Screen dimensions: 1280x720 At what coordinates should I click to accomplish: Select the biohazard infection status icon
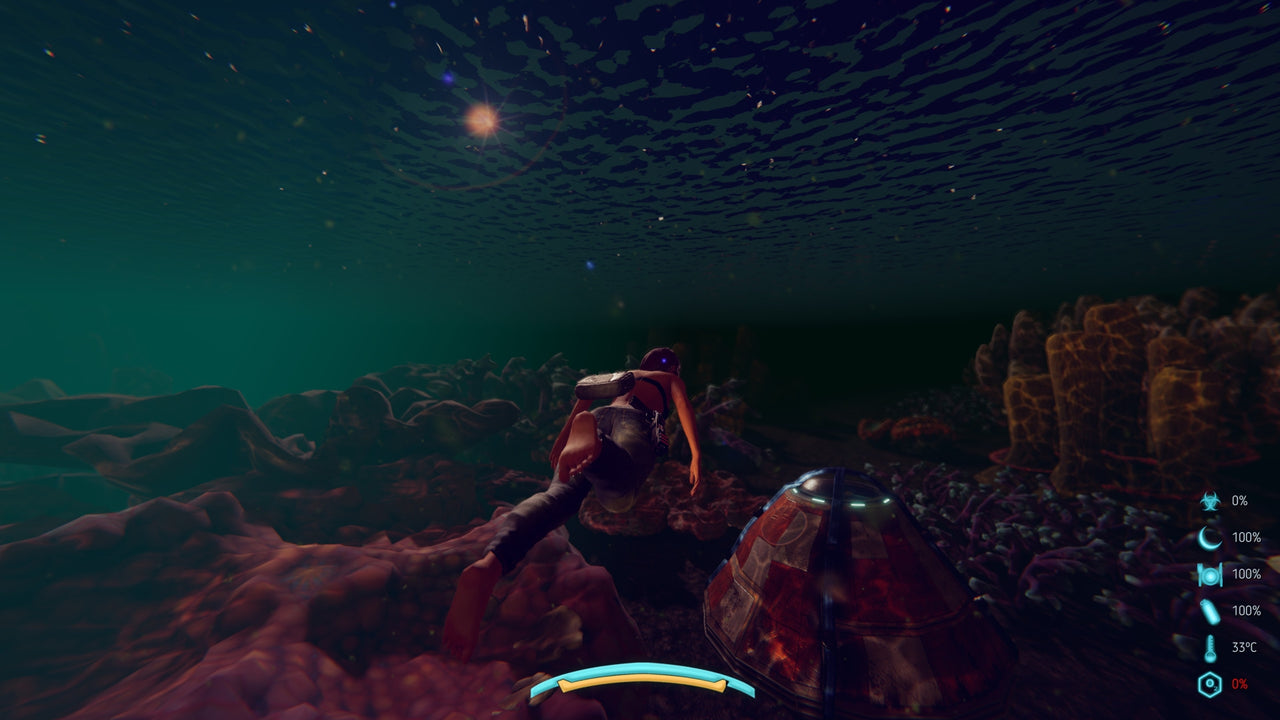tap(1210, 502)
